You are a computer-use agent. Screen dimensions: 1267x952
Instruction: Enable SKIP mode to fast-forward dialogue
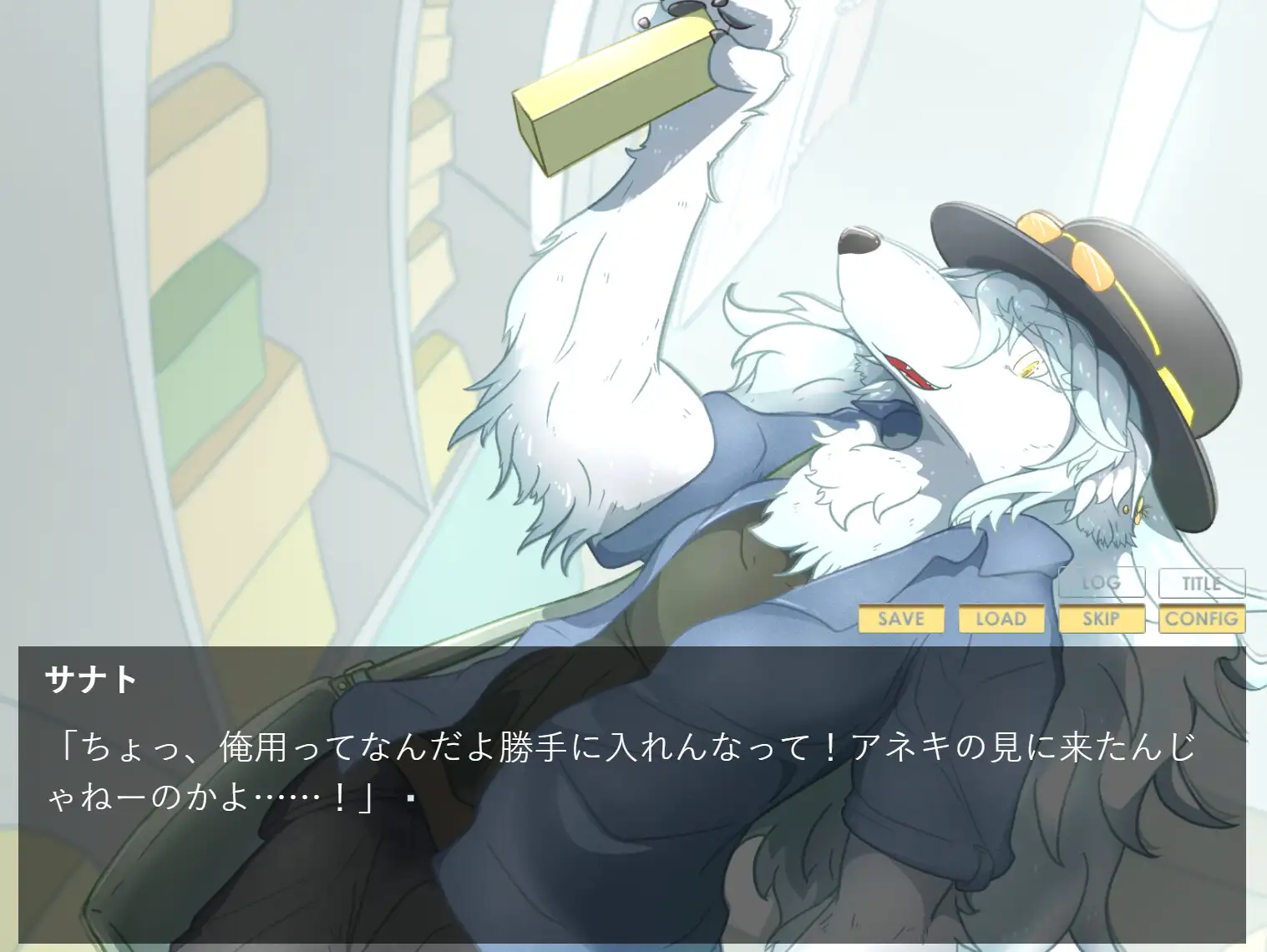[x=1102, y=620]
